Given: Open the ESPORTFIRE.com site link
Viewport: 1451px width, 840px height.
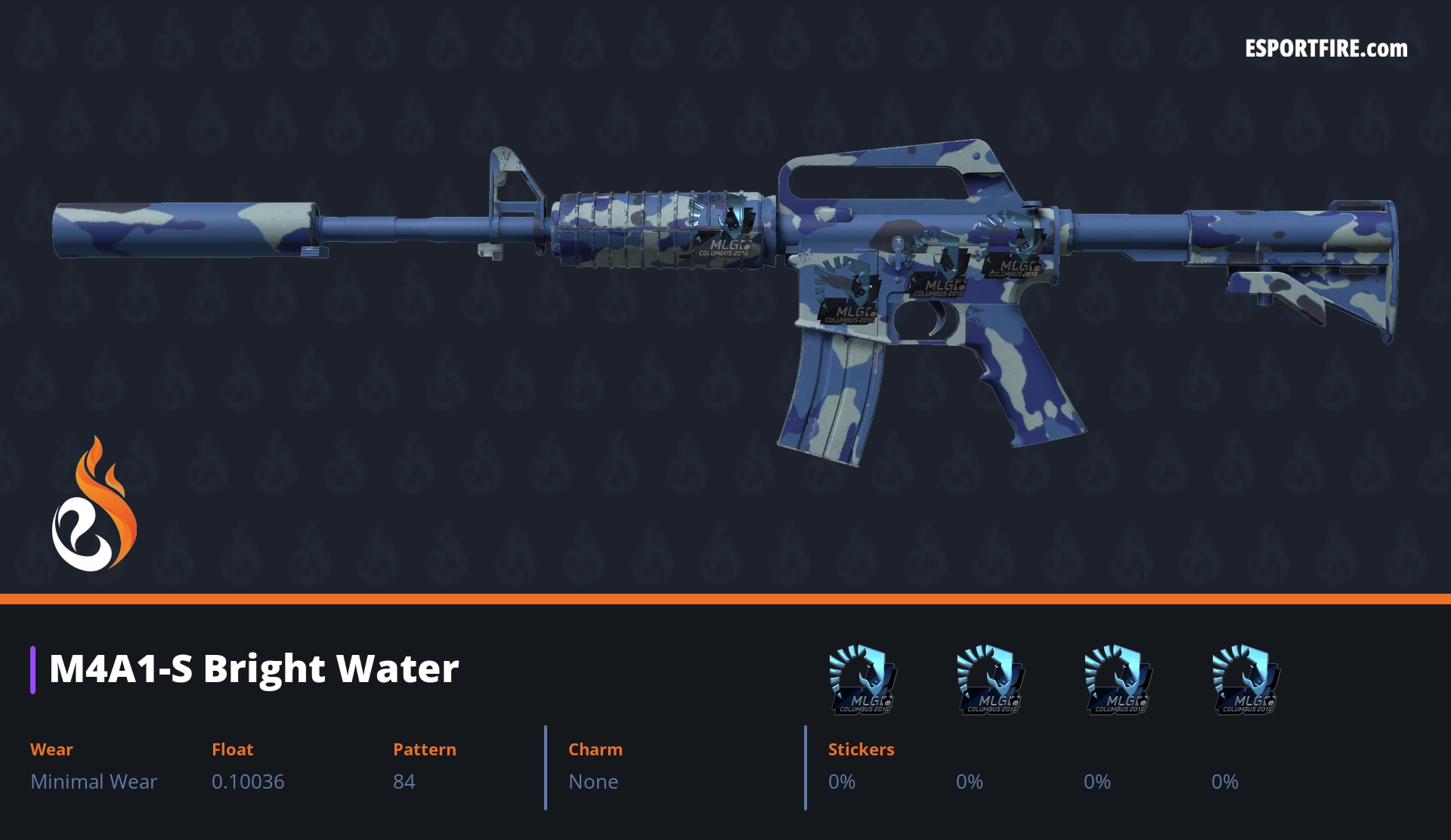Looking at the screenshot, I should point(1326,49).
